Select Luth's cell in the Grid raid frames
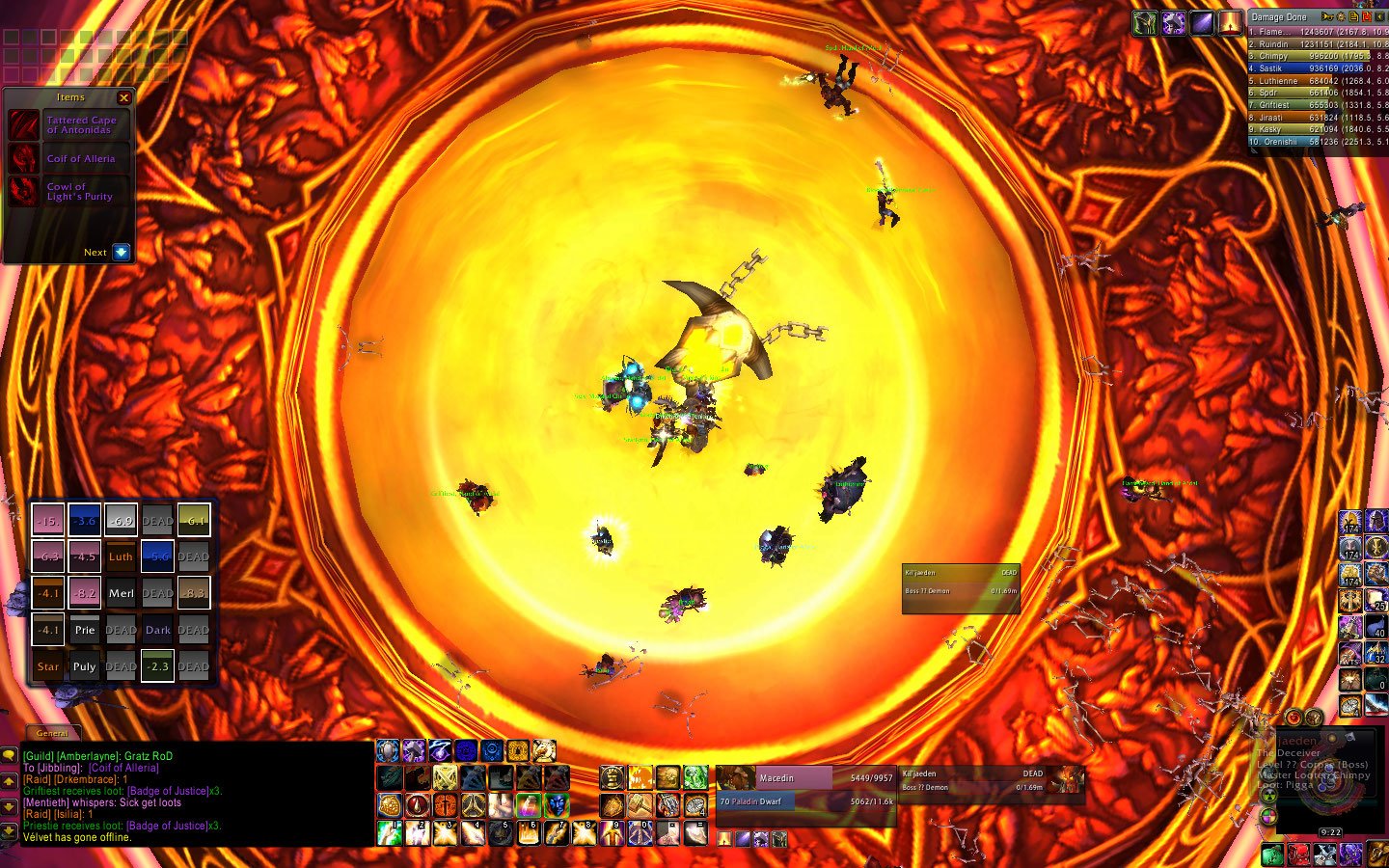The width and height of the screenshot is (1389, 868). [121, 556]
